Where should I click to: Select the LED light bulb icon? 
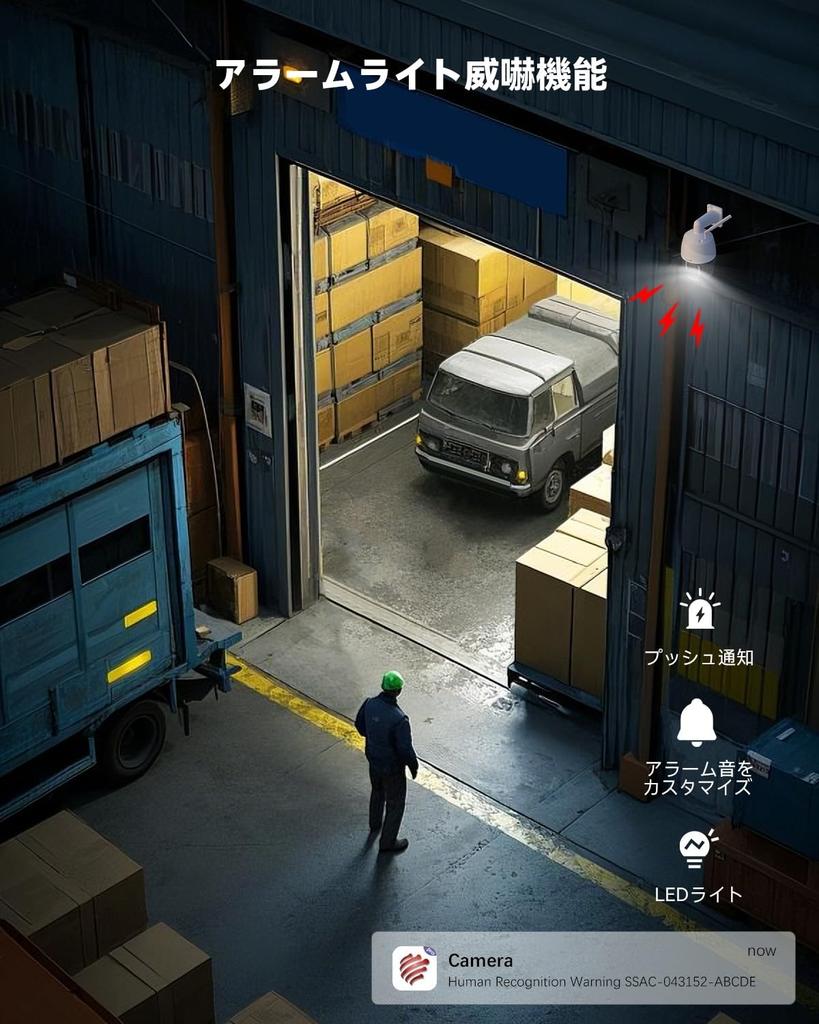pos(698,848)
